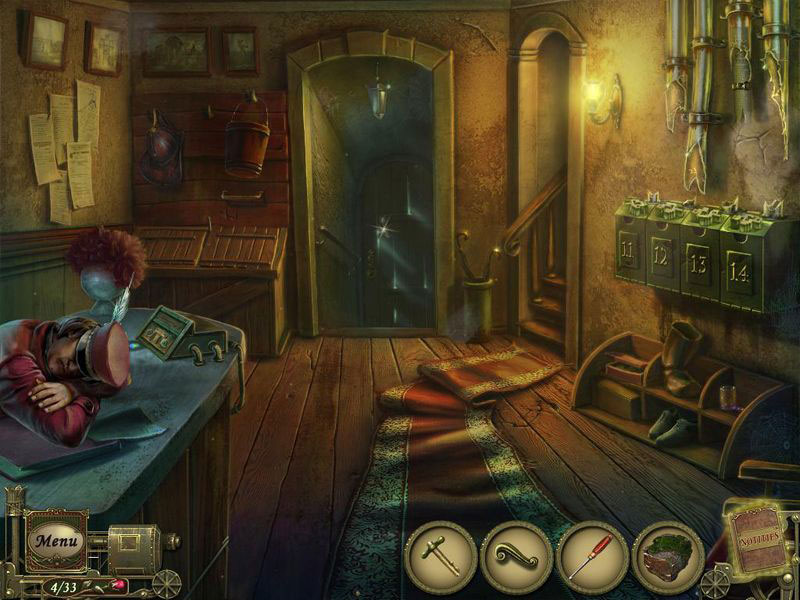Select the T-shaped tool inventory slot
This screenshot has height=600, width=800.
(440, 556)
